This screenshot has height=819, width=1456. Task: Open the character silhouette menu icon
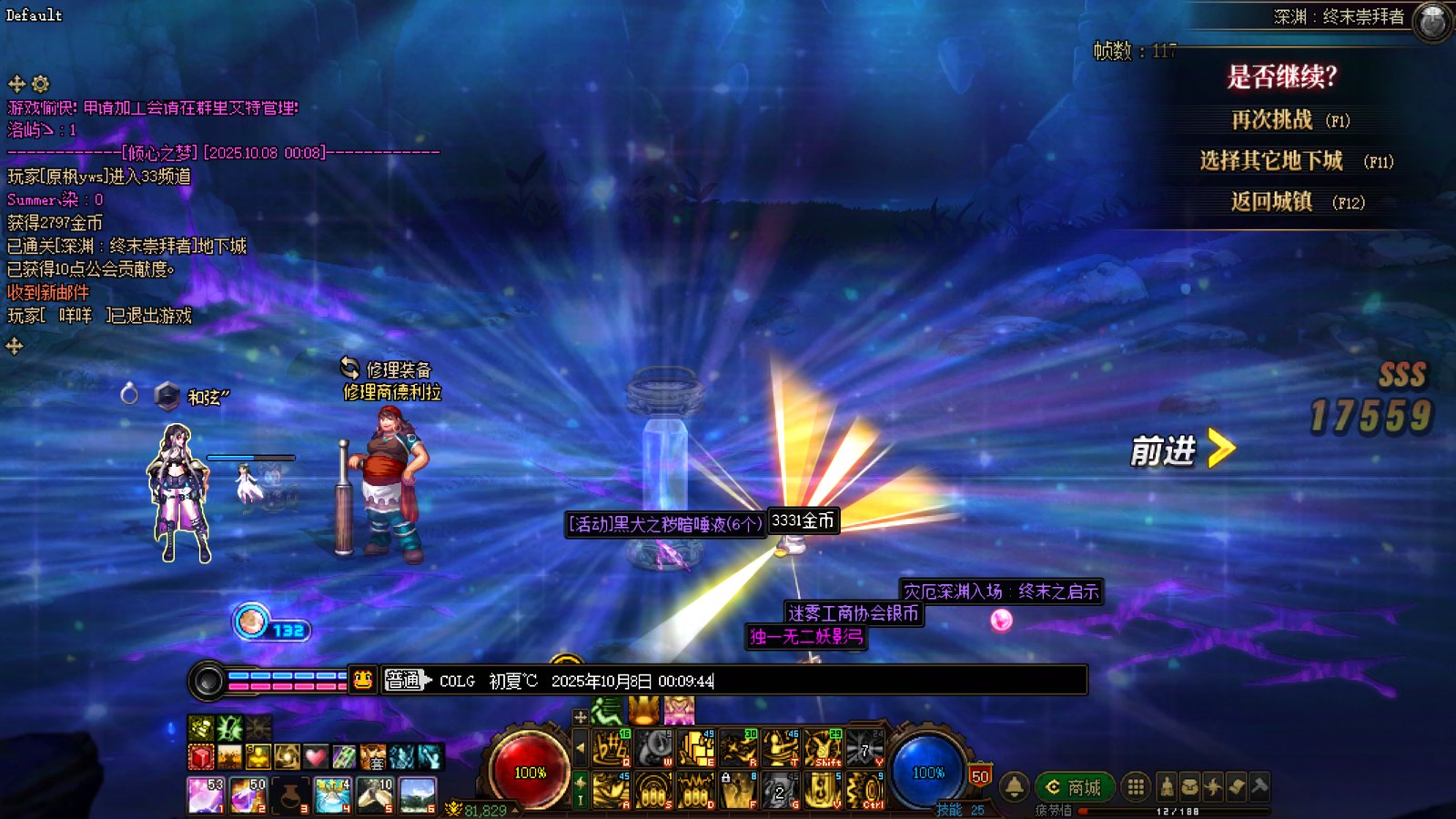[x=1167, y=787]
